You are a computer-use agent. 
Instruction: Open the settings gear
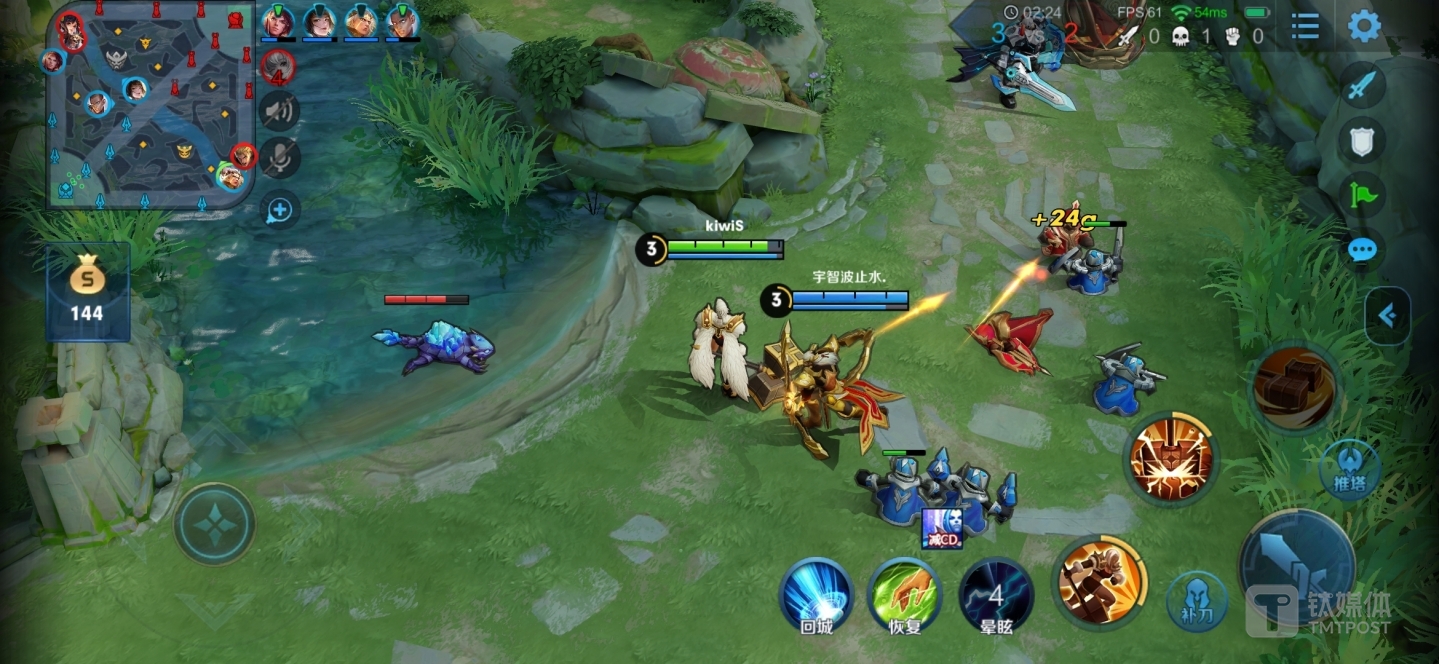[1364, 27]
